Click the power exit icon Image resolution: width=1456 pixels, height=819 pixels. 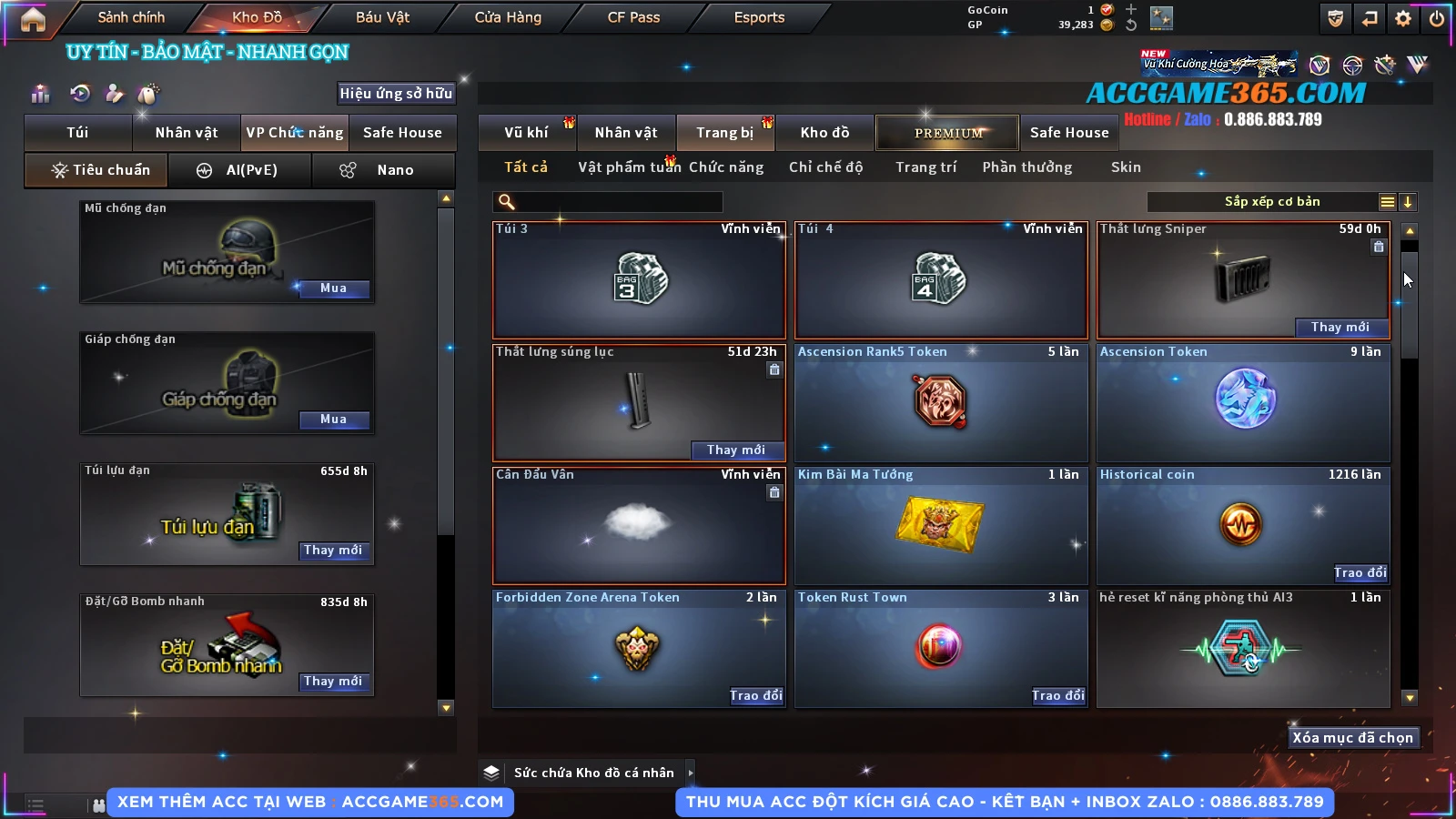tap(1437, 18)
